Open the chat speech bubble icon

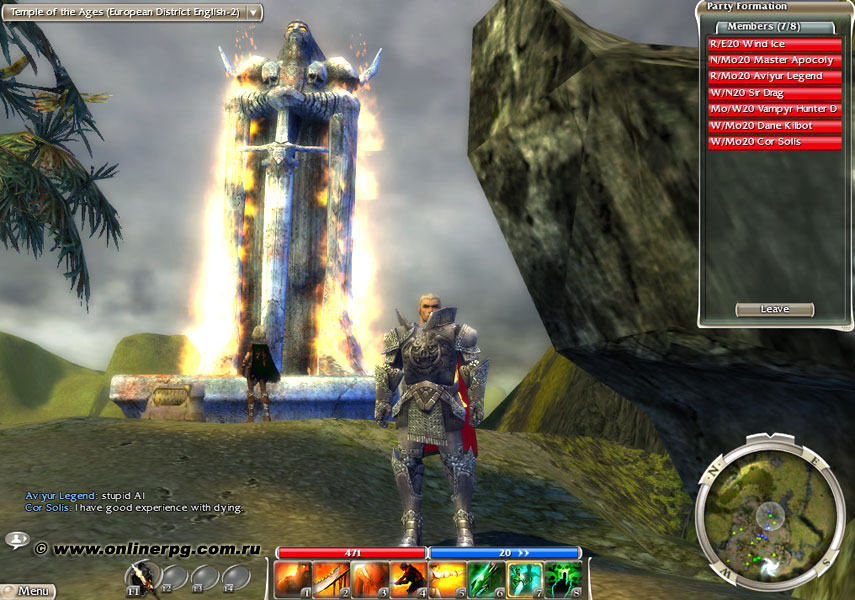coord(17,540)
